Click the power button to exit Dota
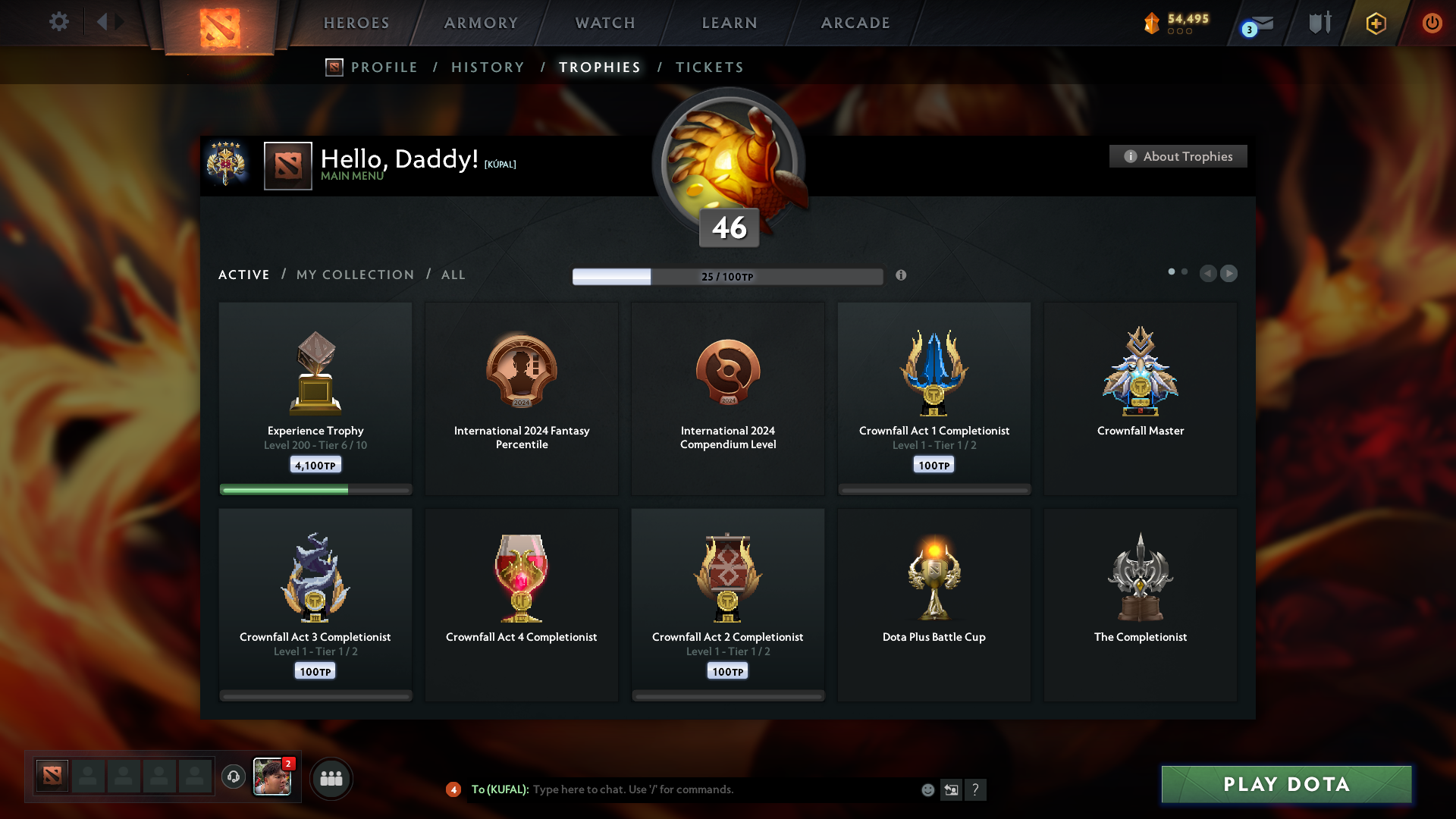1456x819 pixels. 1432,23
